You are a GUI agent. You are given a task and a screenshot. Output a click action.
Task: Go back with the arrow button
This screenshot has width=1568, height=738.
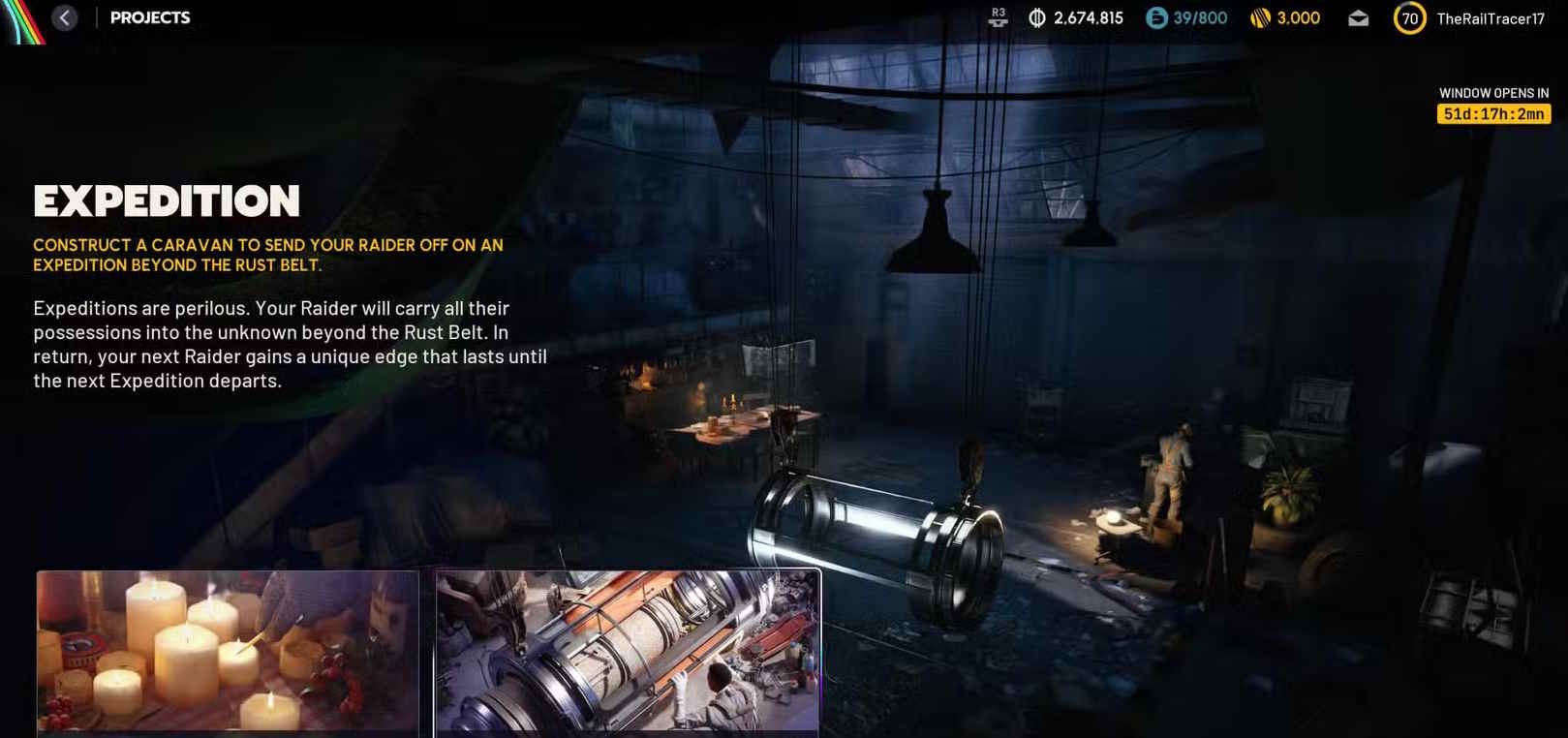tap(65, 17)
